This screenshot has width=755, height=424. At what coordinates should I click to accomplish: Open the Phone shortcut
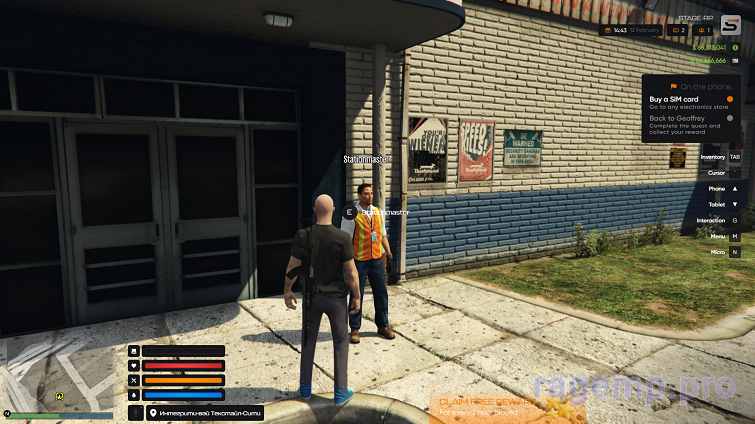click(724, 189)
